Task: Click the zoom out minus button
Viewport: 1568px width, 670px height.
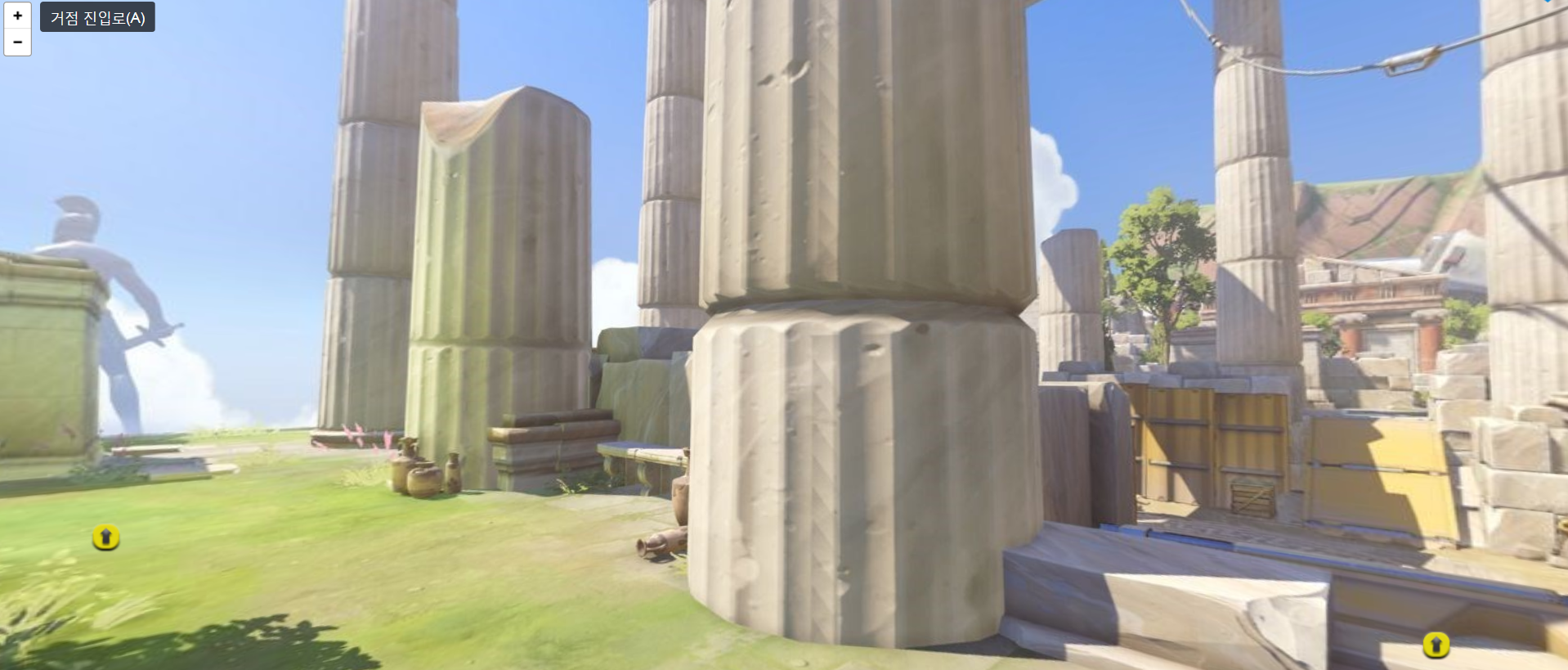Action: click(x=17, y=41)
